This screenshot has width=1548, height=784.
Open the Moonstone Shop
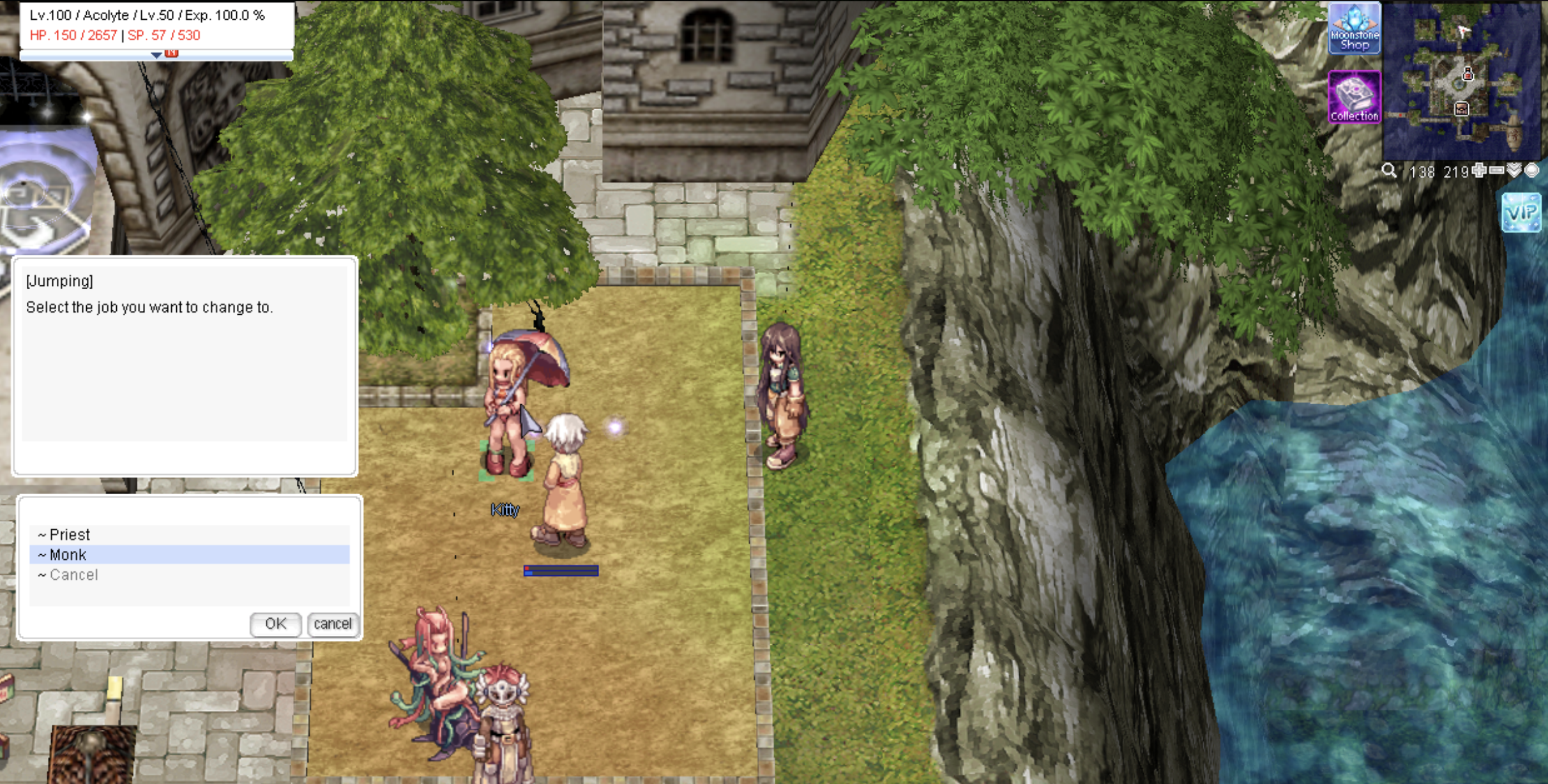(x=1354, y=29)
